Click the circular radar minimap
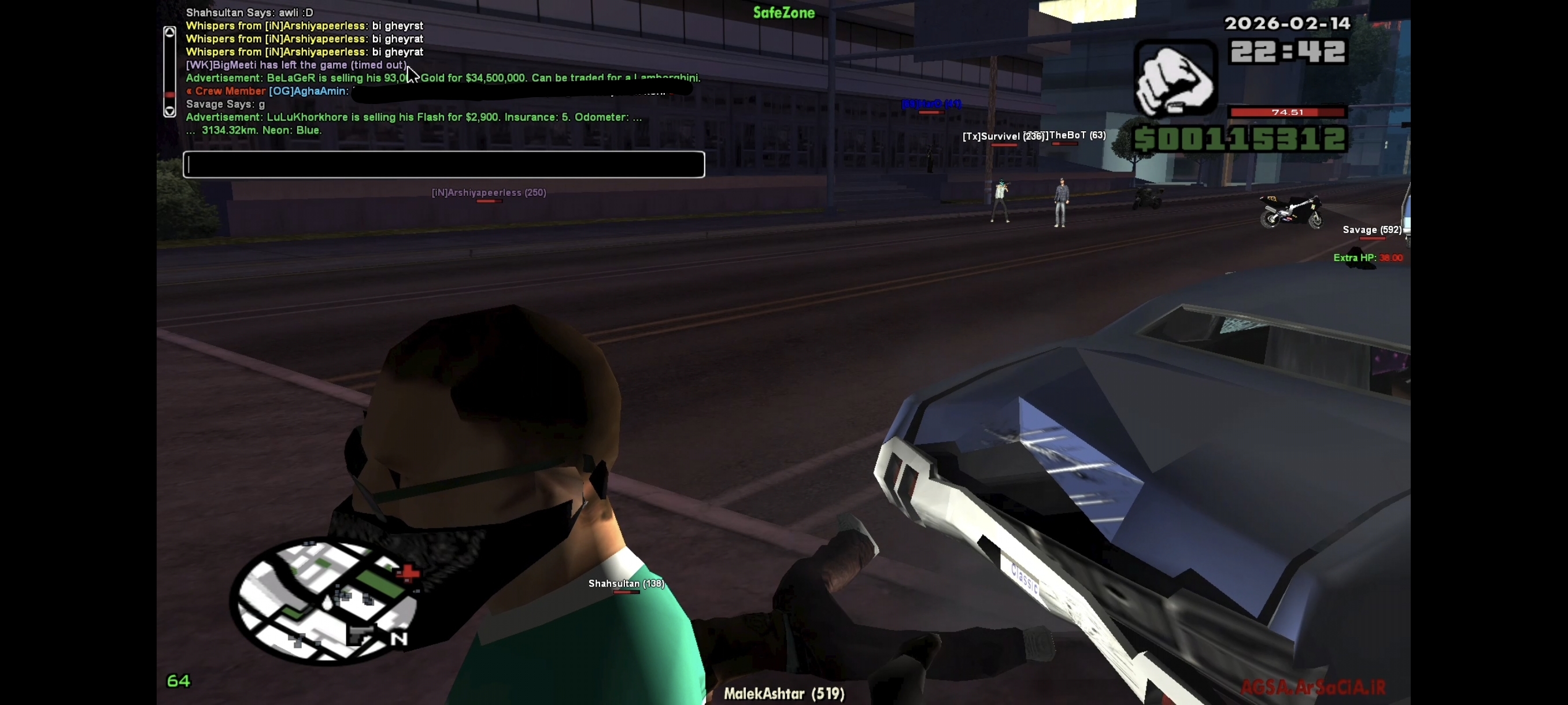The width and height of the screenshot is (1568, 705). pyautogui.click(x=324, y=600)
